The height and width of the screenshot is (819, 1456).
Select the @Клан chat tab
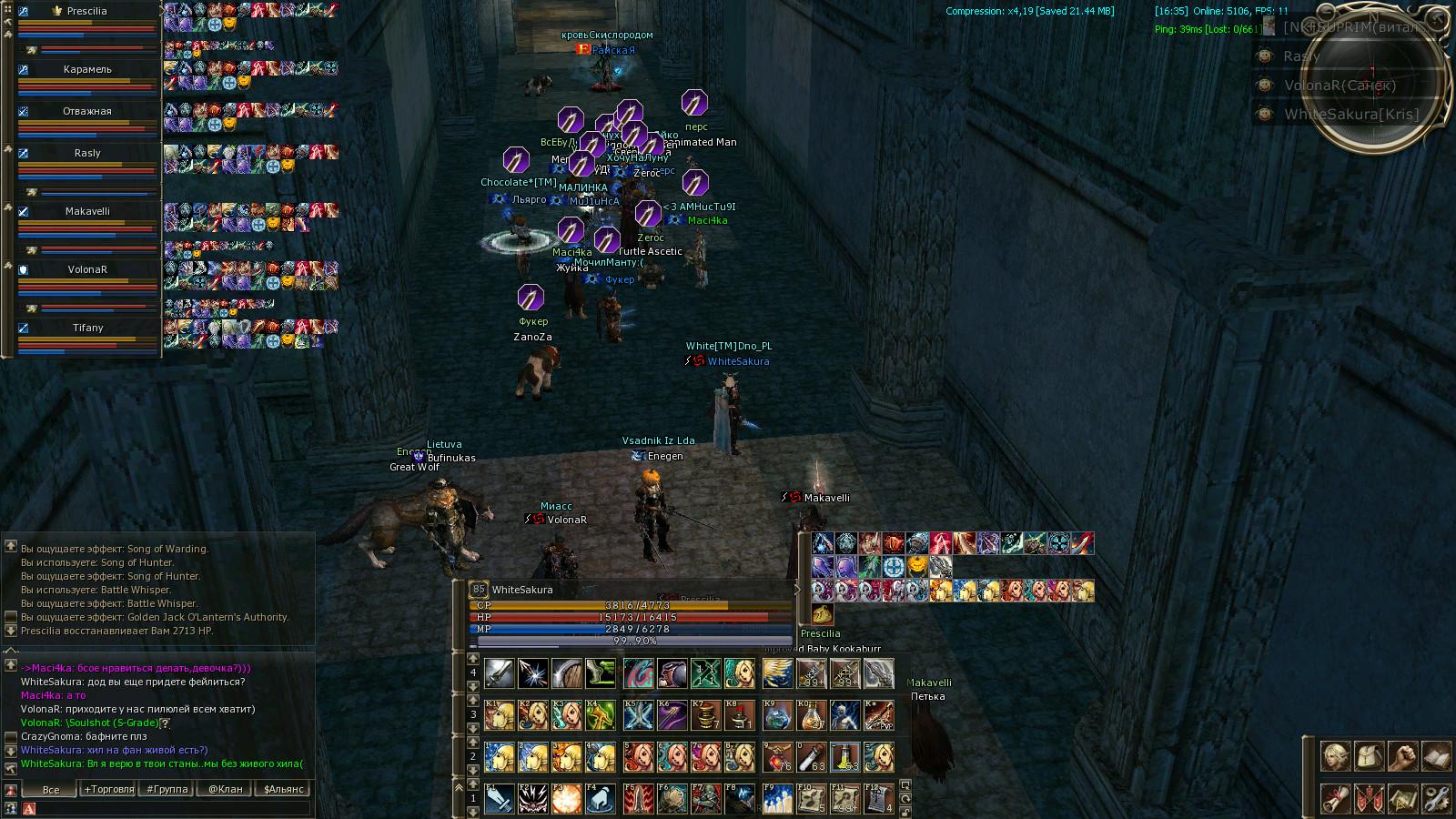[226, 789]
